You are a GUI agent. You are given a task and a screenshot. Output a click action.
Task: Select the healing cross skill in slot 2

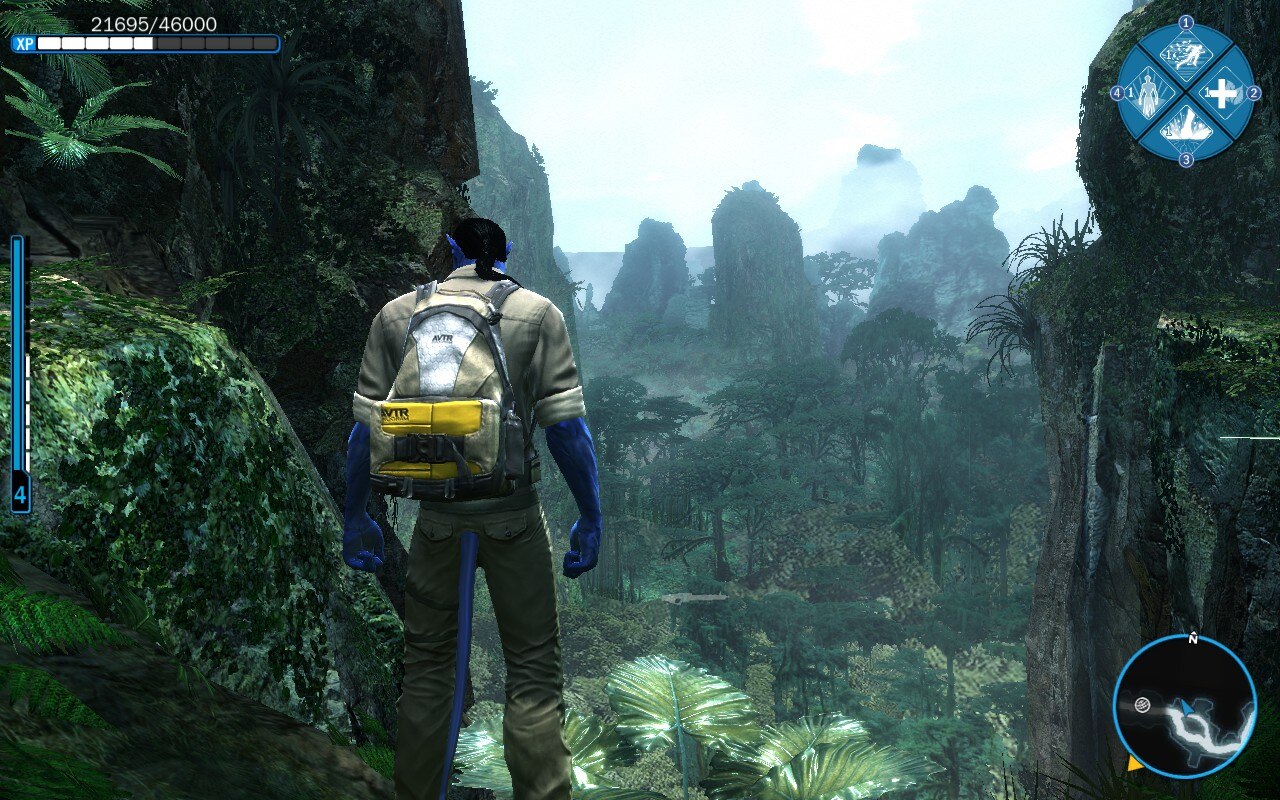[1222, 92]
